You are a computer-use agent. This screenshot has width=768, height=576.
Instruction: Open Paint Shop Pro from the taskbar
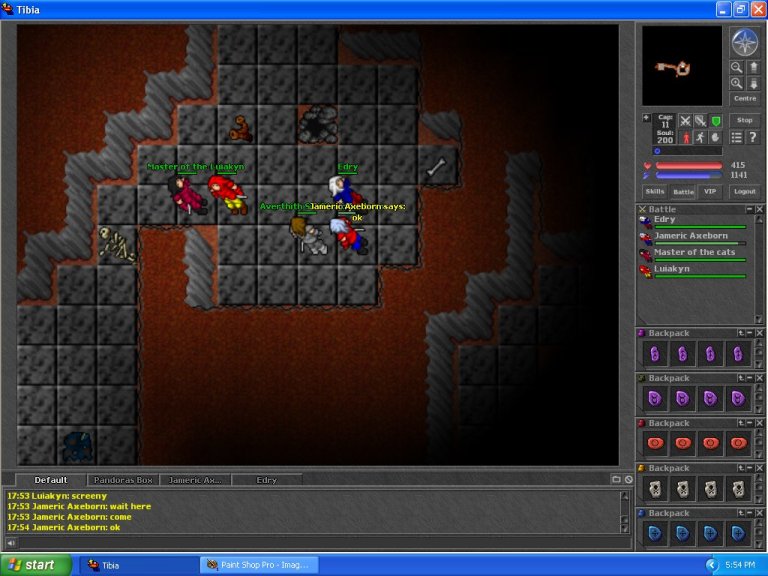click(259, 565)
